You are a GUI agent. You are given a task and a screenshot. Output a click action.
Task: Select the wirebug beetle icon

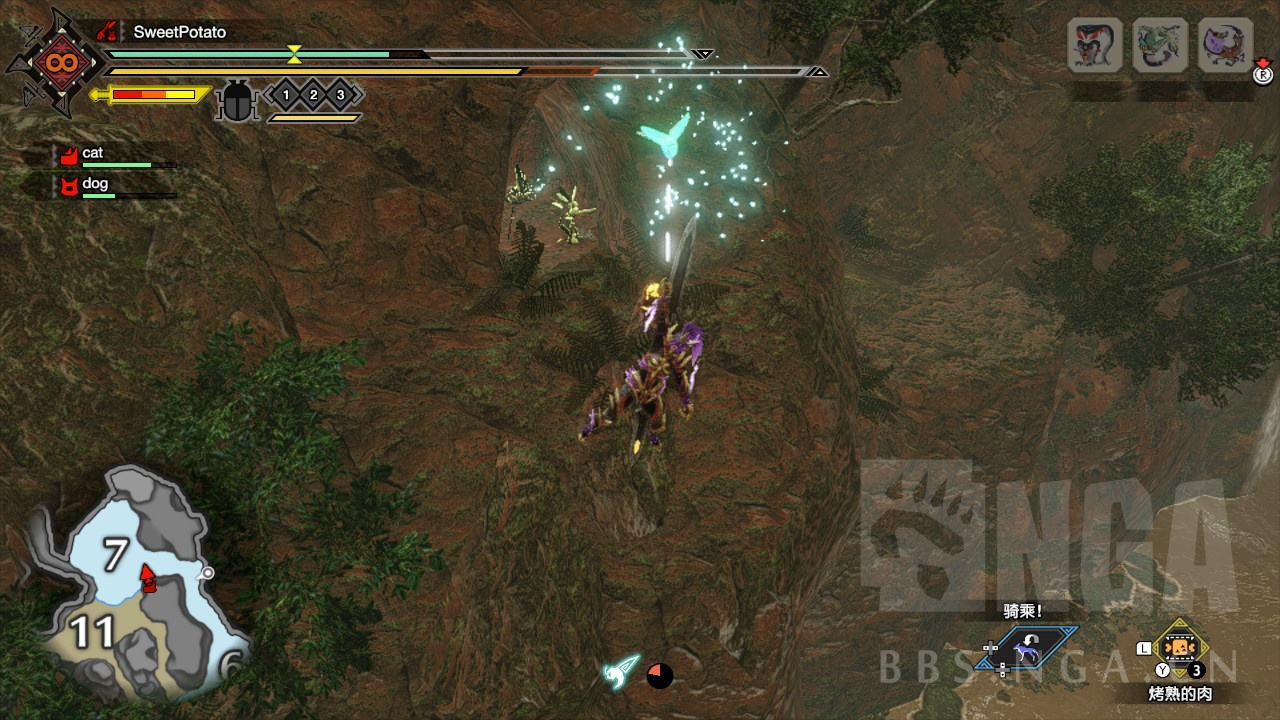click(x=237, y=101)
